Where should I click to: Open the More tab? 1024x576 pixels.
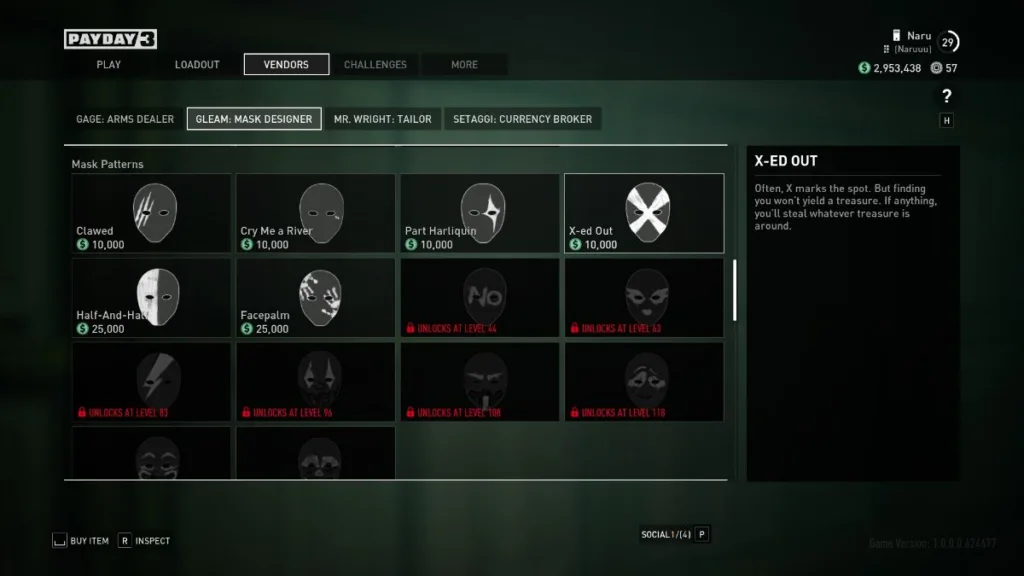pyautogui.click(x=464, y=65)
